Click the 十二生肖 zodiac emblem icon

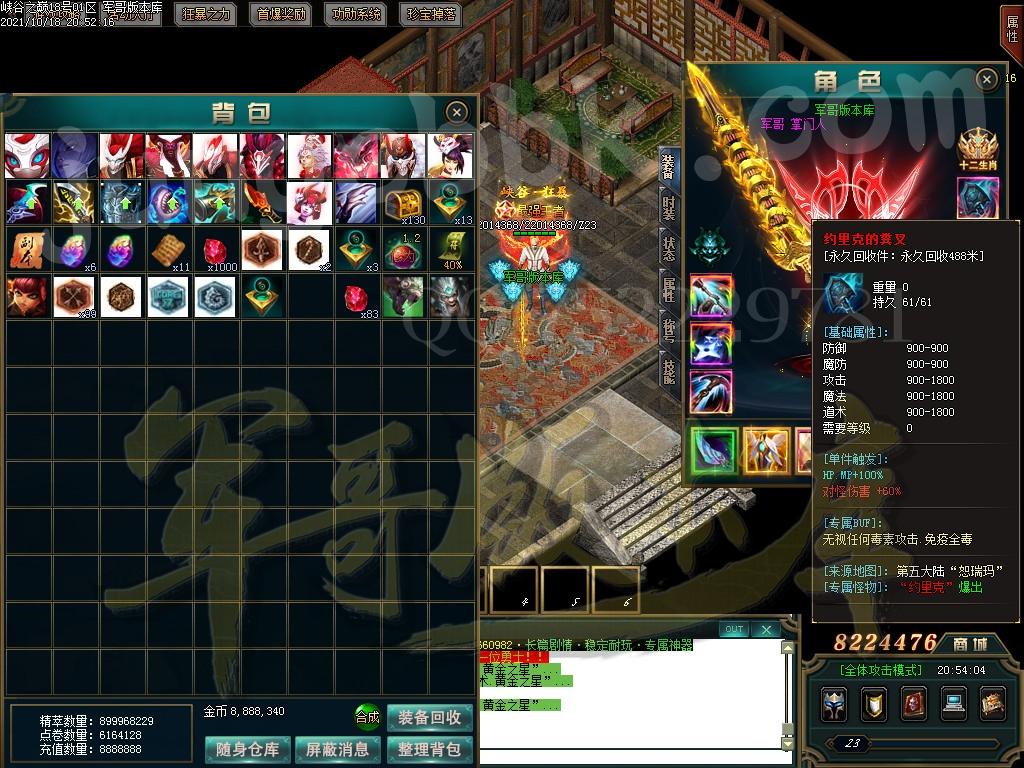point(978,147)
